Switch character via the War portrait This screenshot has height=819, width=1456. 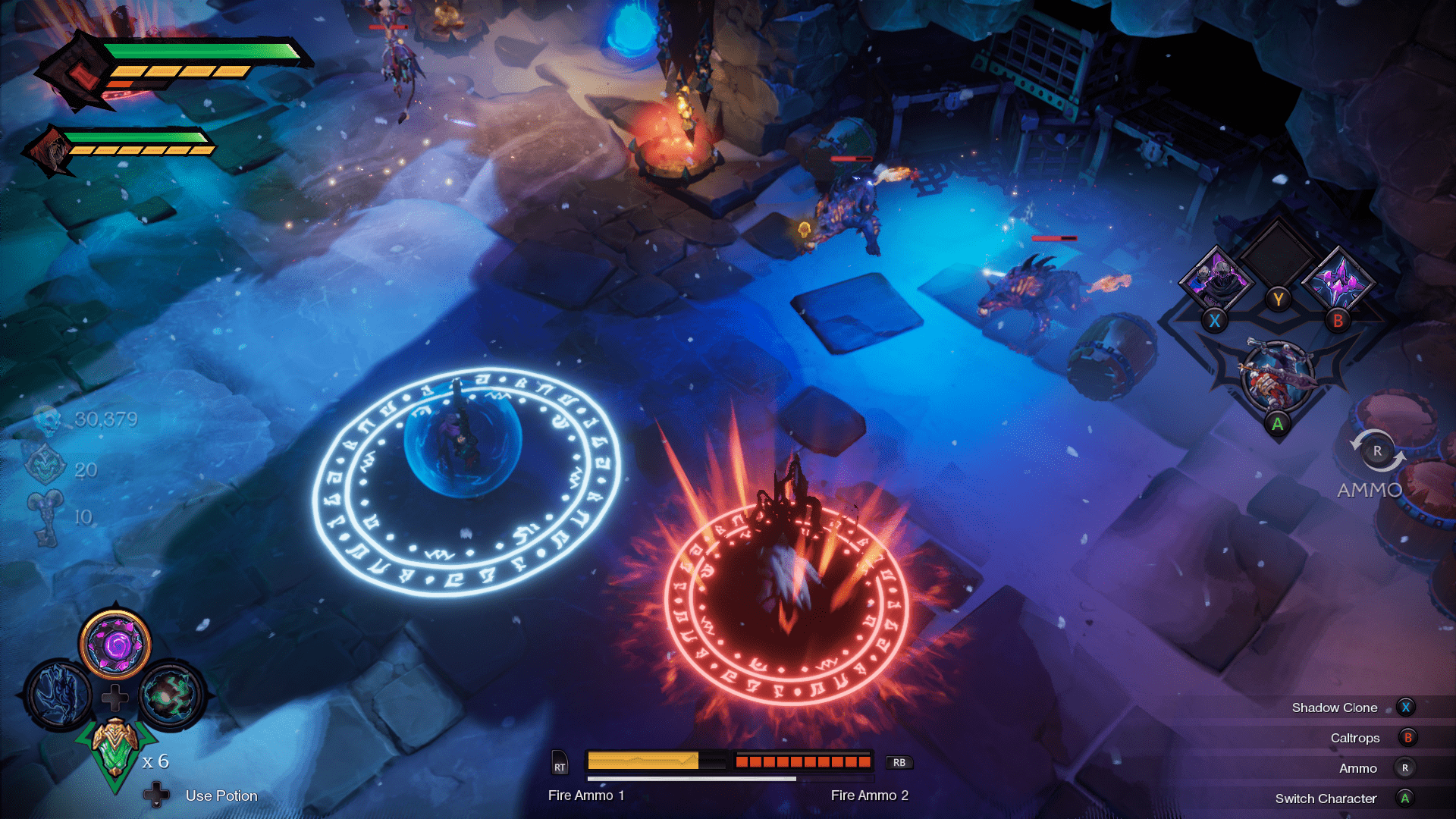[x=1277, y=377]
